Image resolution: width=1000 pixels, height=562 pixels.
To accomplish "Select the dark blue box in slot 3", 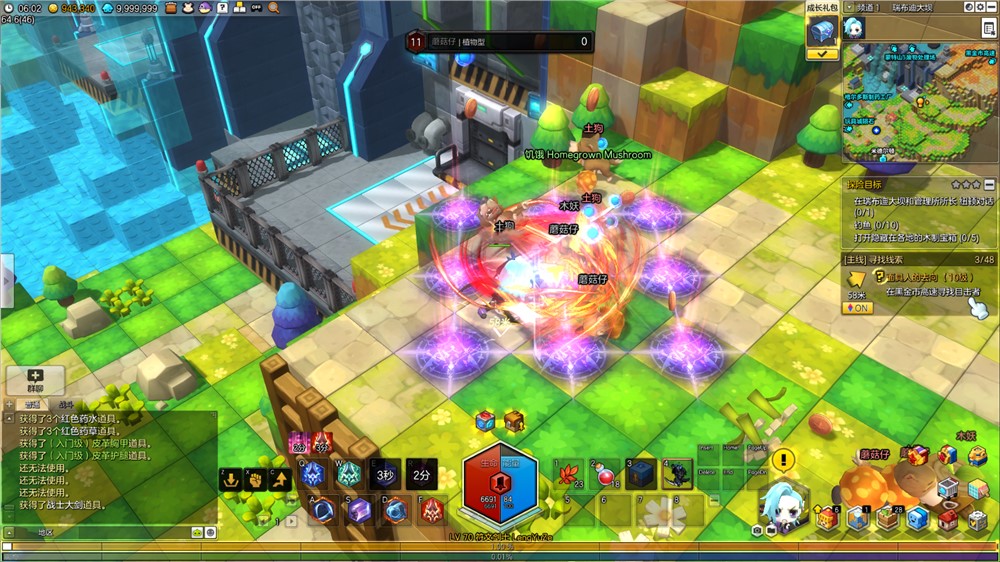I will (x=641, y=474).
